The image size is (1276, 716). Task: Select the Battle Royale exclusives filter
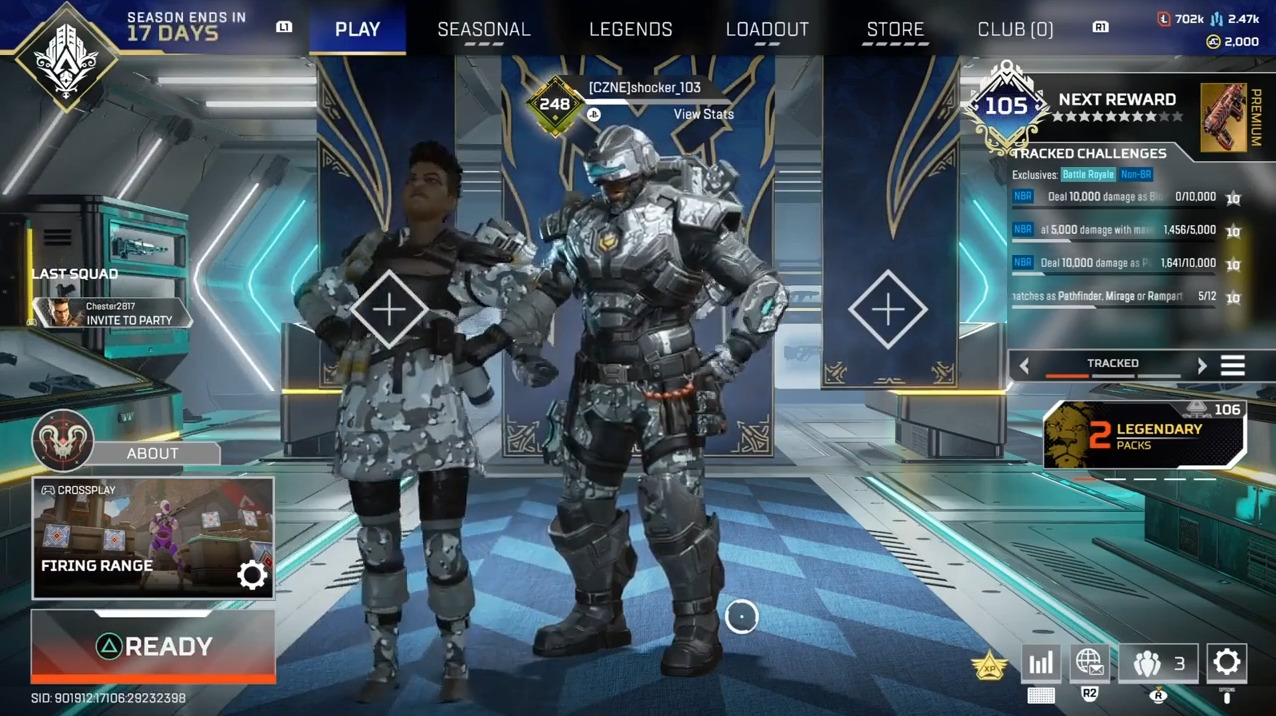pyautogui.click(x=1087, y=175)
